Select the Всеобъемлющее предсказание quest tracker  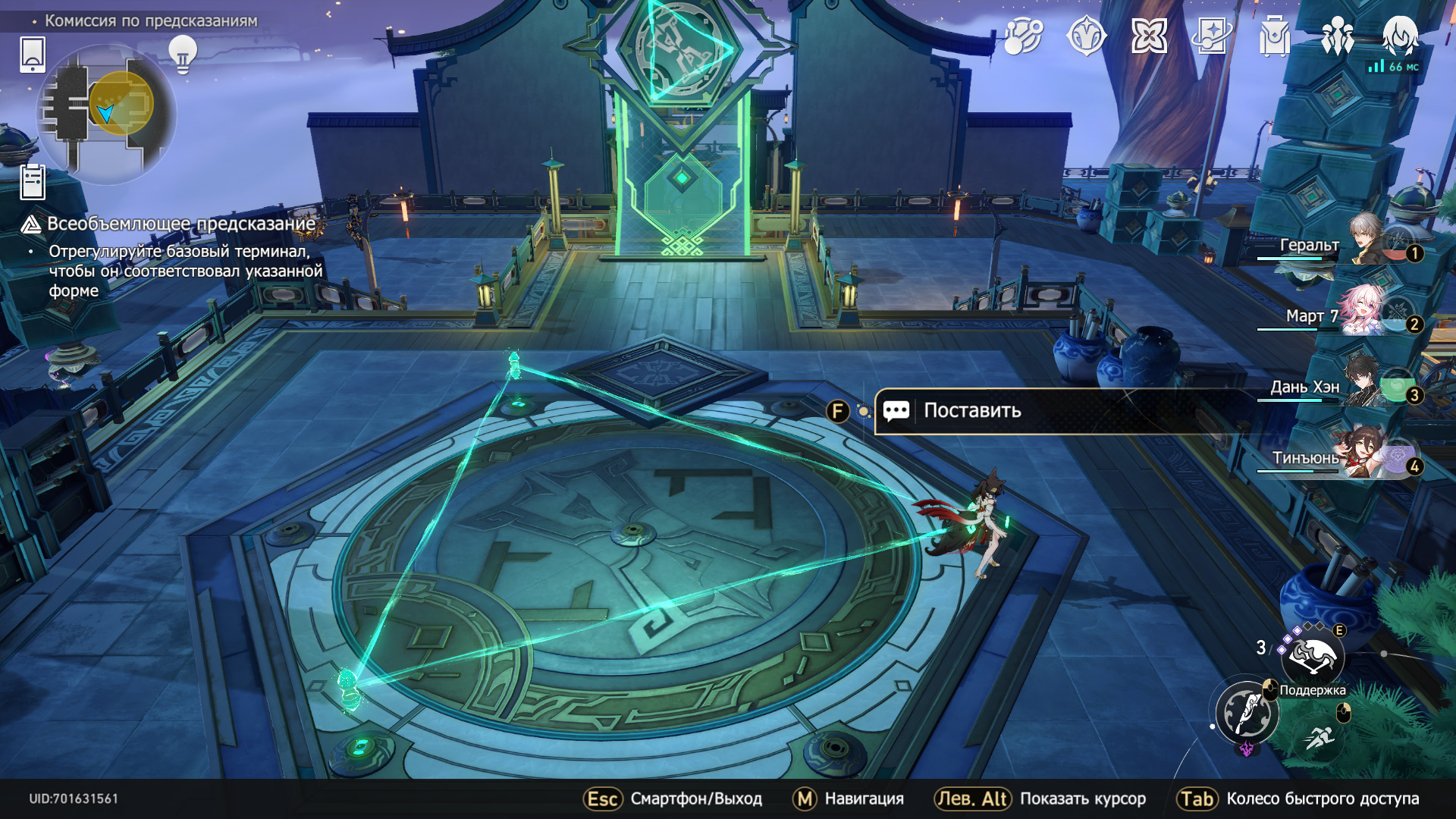pos(180,224)
